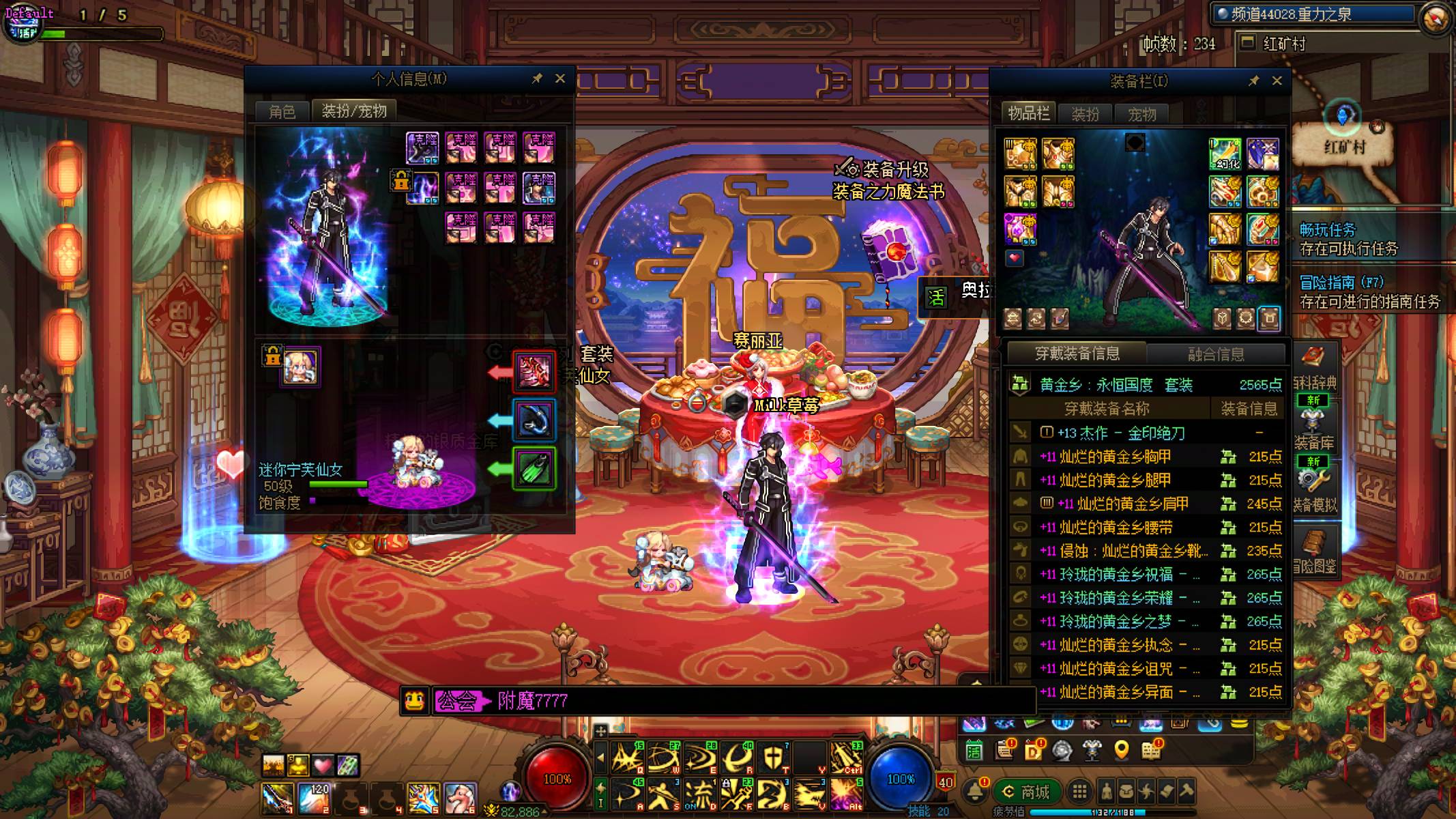Show the 融合信息 fusion info tab

(1216, 354)
